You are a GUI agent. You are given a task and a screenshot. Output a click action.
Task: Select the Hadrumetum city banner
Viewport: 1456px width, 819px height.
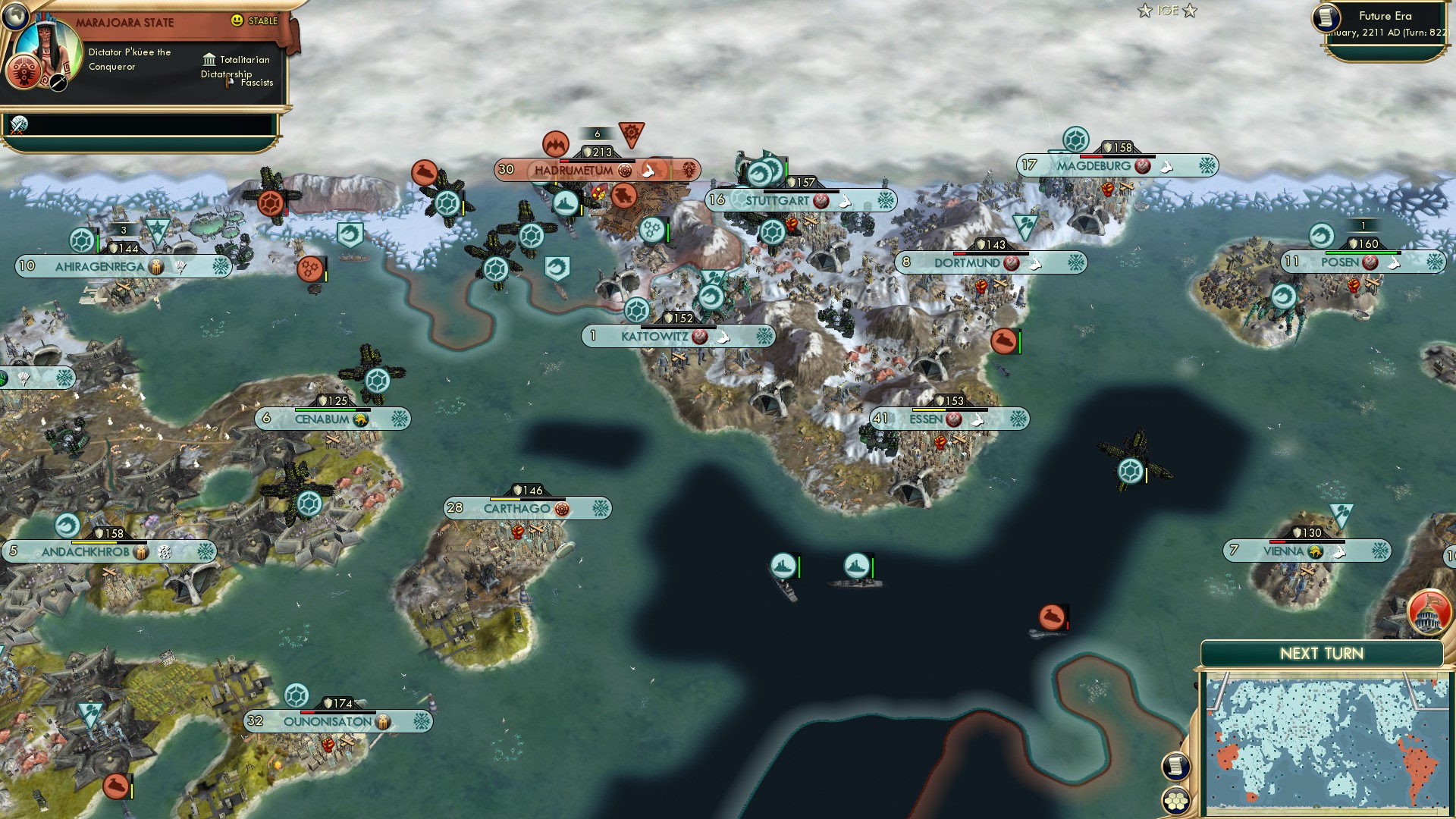(x=573, y=170)
